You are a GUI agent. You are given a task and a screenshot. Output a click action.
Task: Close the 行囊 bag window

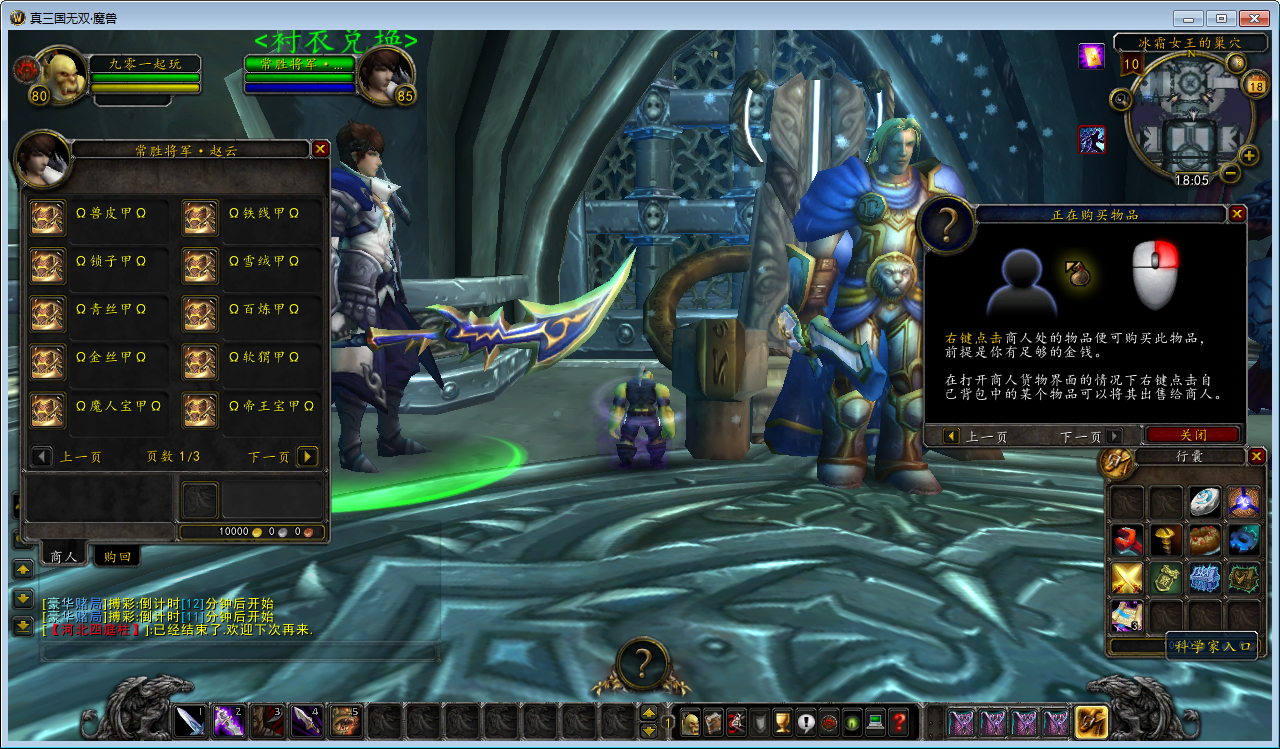[x=1257, y=456]
